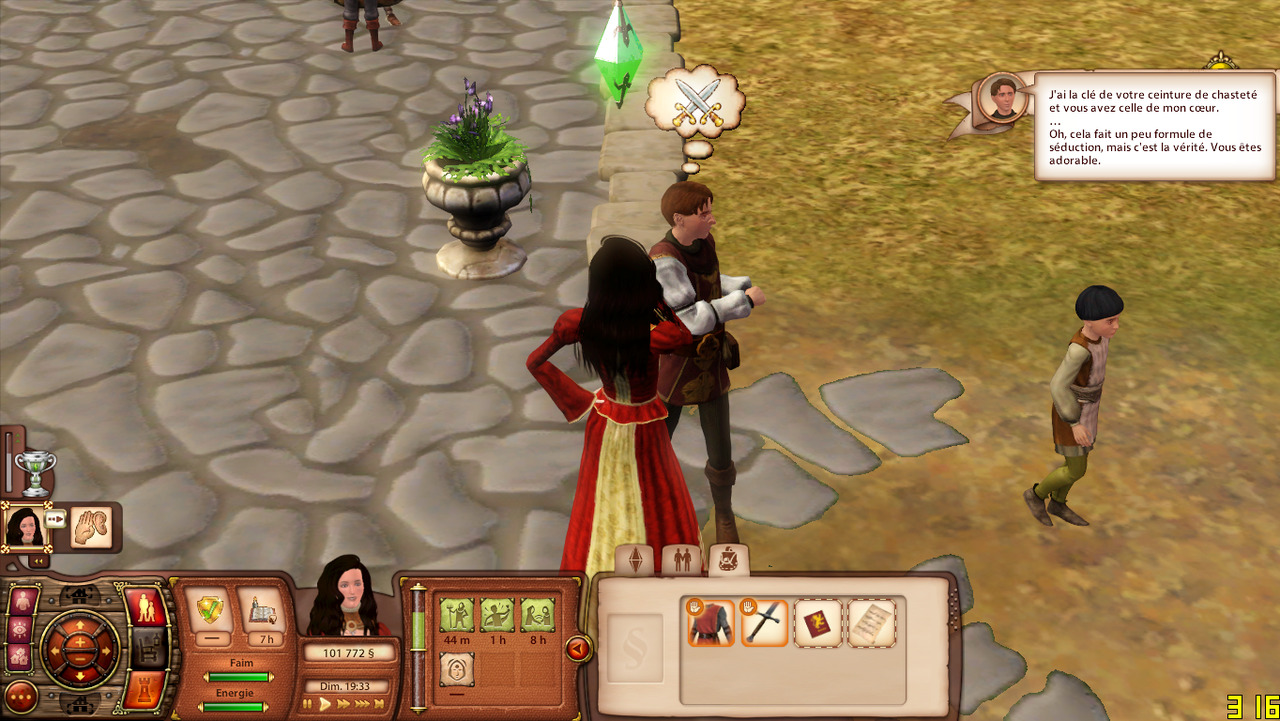This screenshot has height=721, width=1280.
Task: Open the church and book responsibility icon
Action: [x=263, y=608]
